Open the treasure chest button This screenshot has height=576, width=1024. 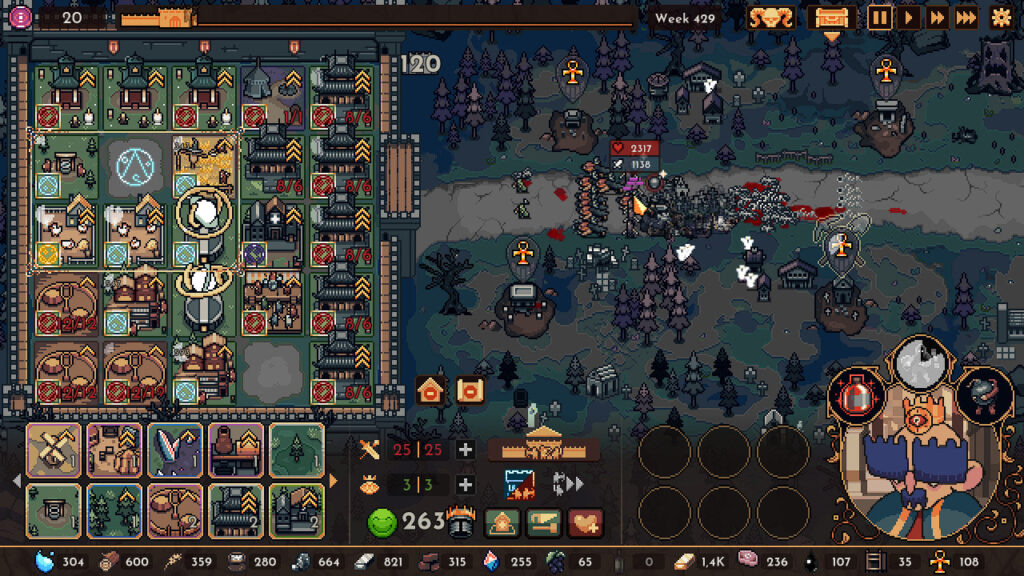pyautogui.click(x=831, y=17)
